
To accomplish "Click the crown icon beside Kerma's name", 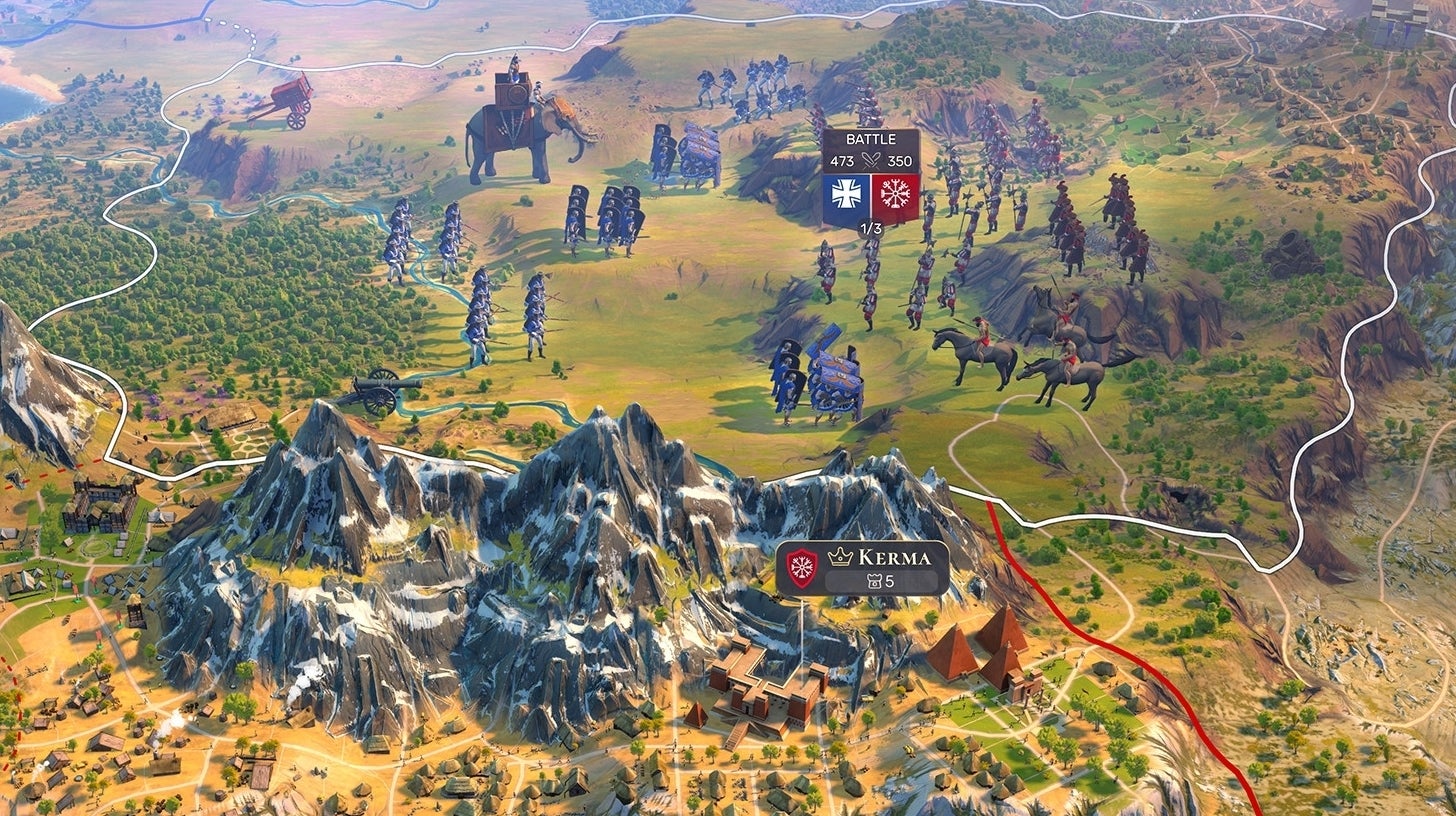I will click(x=840, y=556).
